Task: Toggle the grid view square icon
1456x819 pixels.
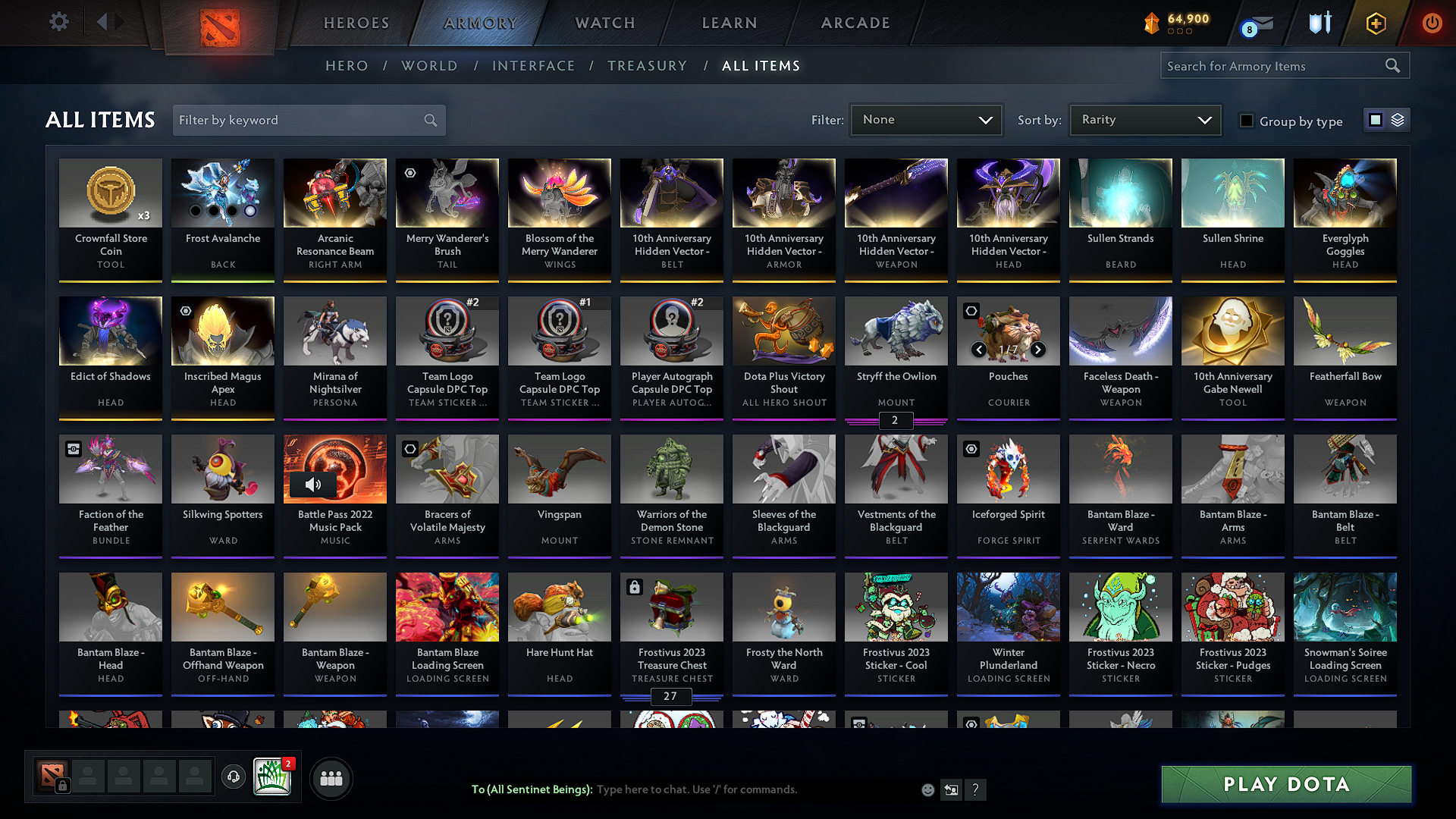Action: click(x=1376, y=119)
